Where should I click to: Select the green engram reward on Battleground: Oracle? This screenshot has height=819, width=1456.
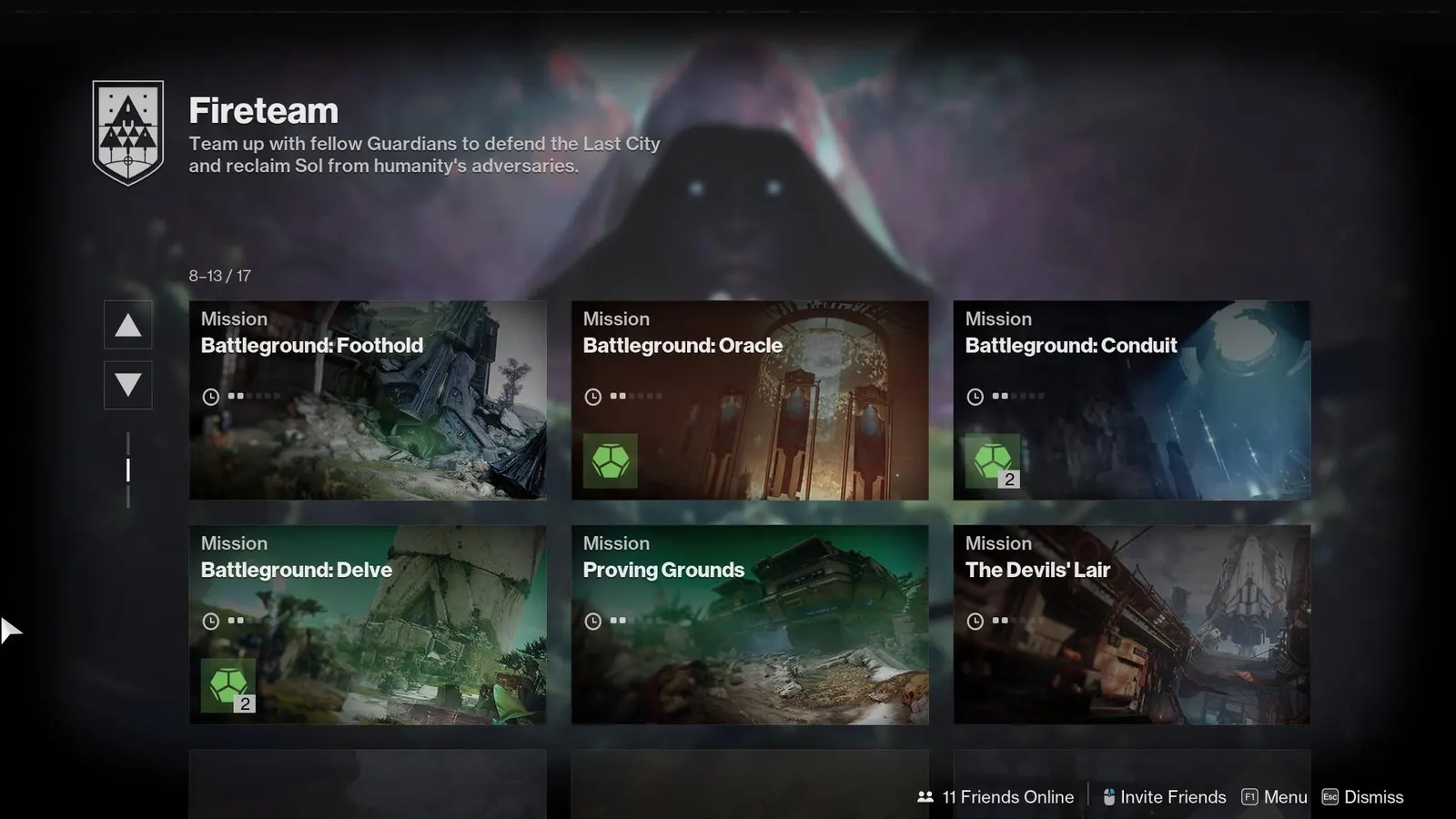click(609, 460)
